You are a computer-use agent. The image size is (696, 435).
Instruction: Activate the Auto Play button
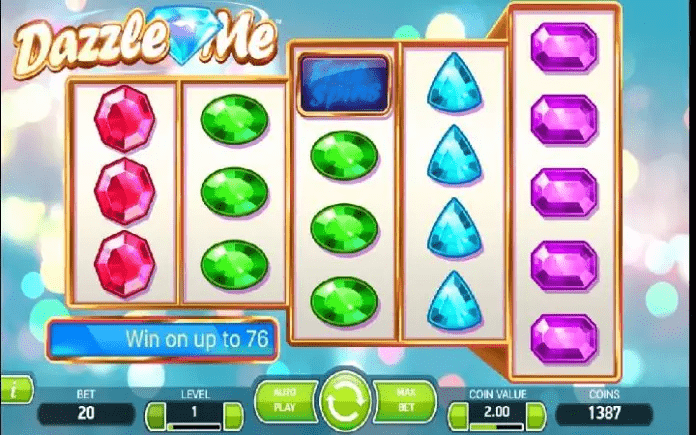tap(285, 399)
